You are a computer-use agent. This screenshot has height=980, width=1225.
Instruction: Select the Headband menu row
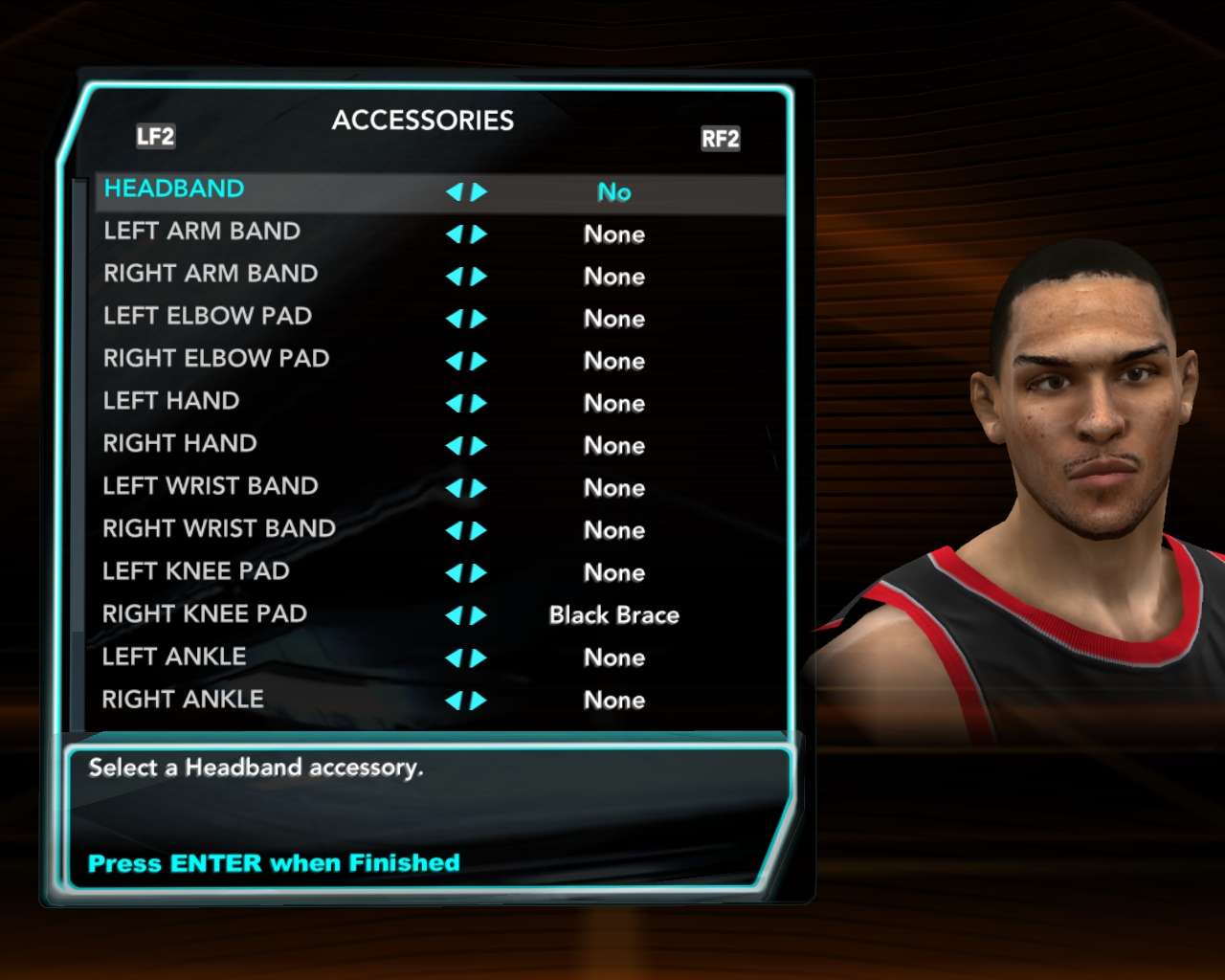click(x=174, y=189)
